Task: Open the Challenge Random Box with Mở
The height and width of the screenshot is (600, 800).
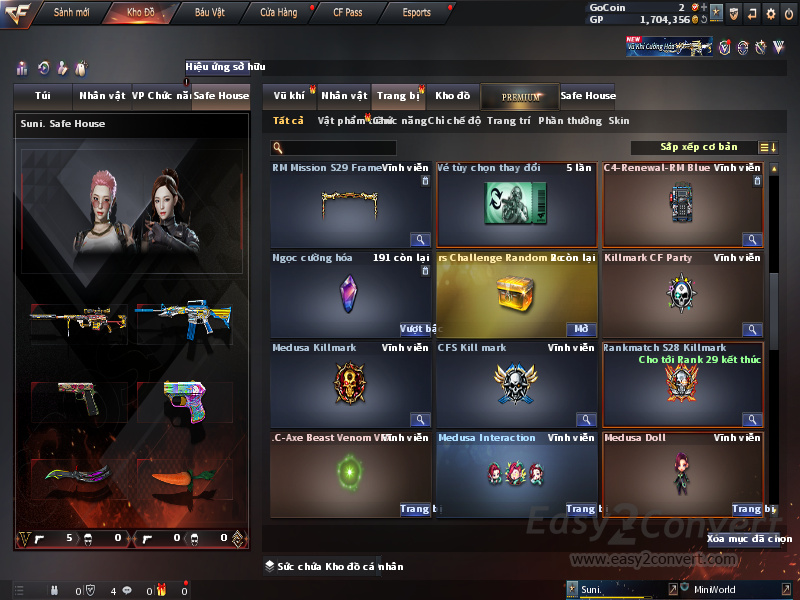Action: (582, 329)
